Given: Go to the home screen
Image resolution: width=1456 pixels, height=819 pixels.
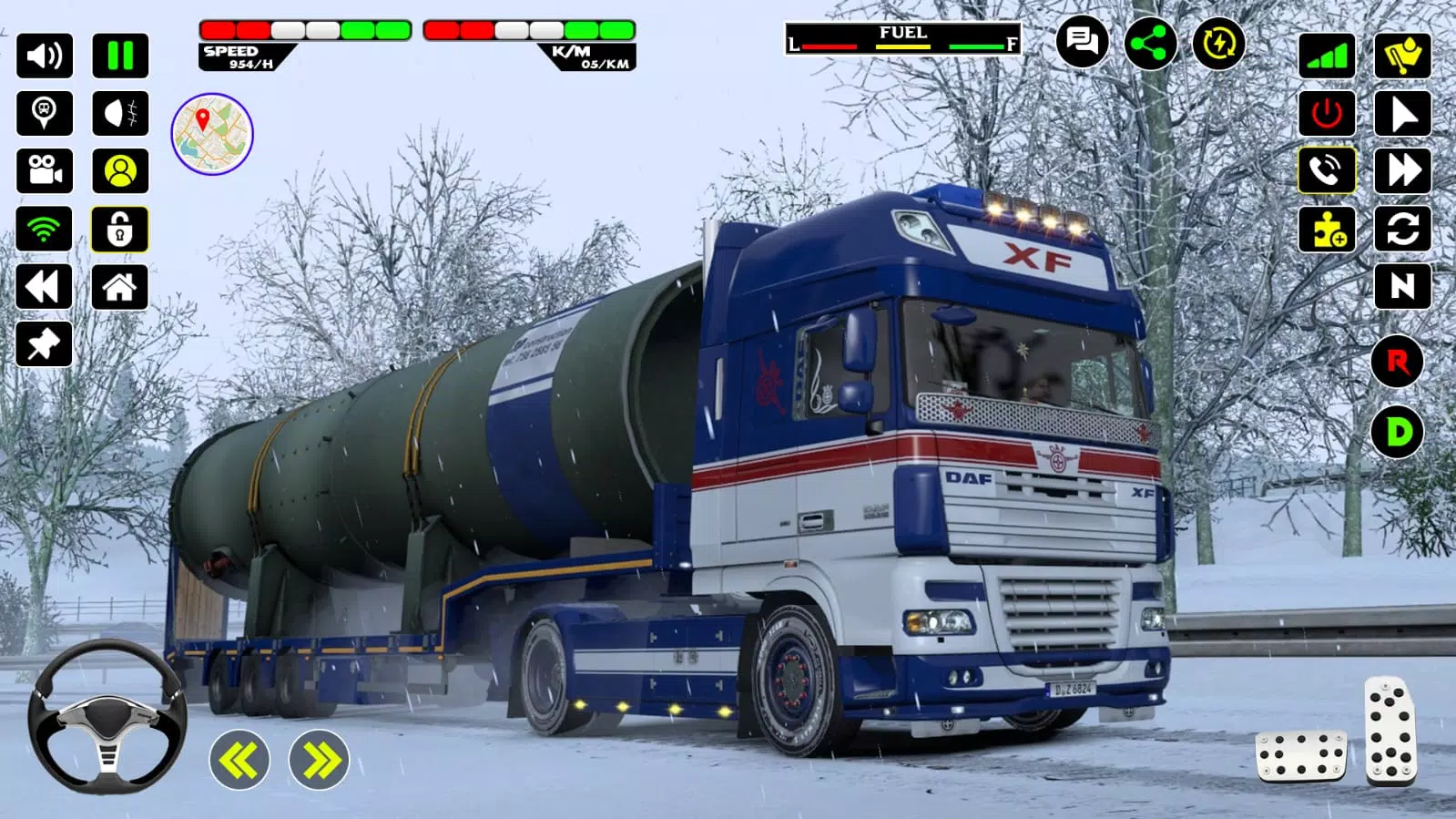Looking at the screenshot, I should click(x=120, y=287).
